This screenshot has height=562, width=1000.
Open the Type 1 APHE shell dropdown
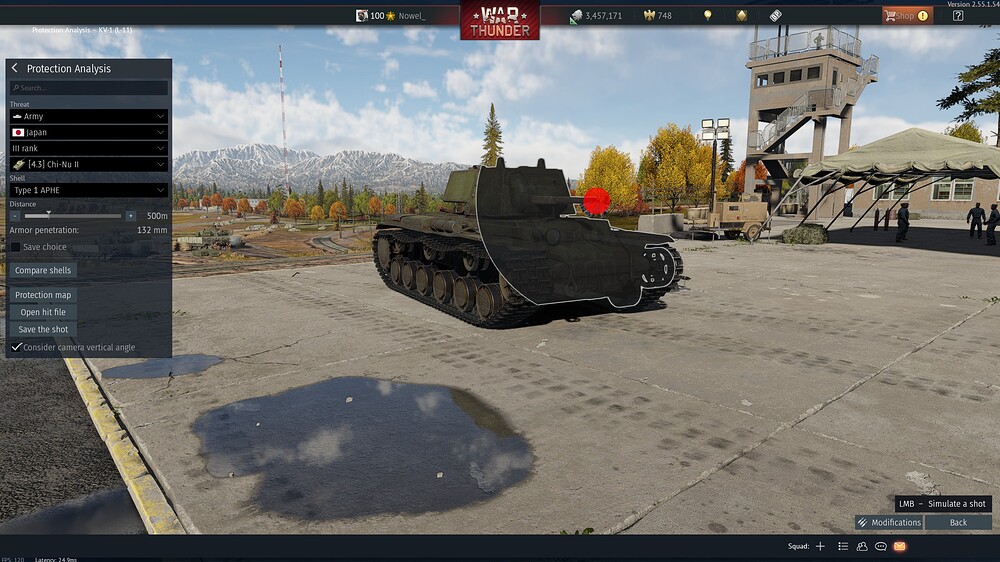pyautogui.click(x=89, y=190)
